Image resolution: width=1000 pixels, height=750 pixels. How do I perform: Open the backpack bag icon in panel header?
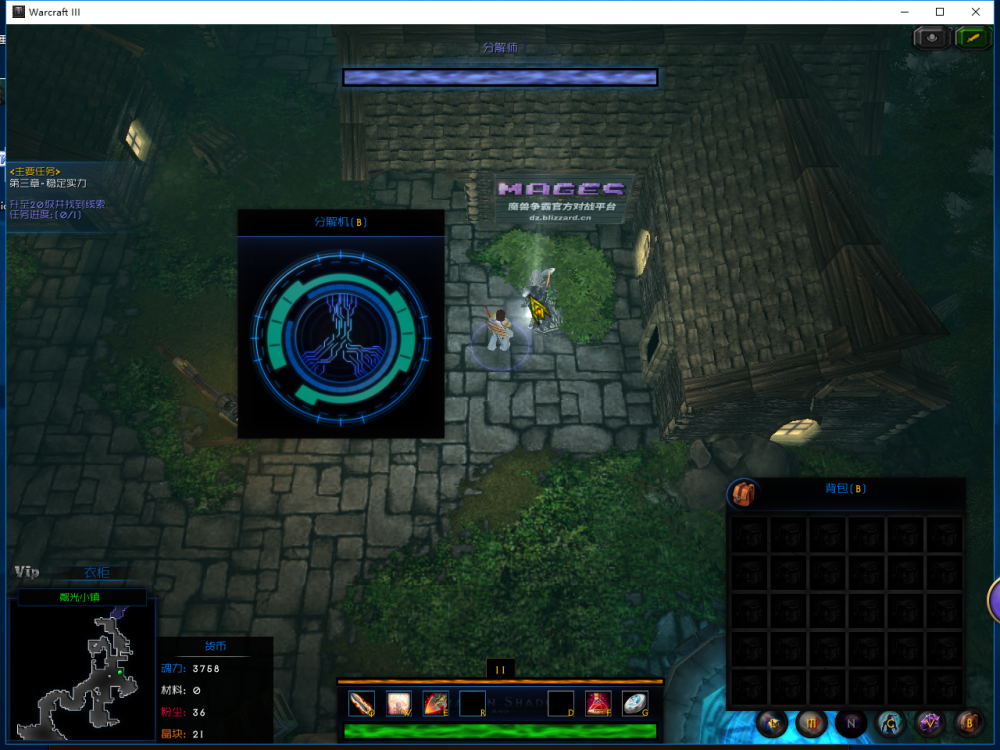[741, 493]
